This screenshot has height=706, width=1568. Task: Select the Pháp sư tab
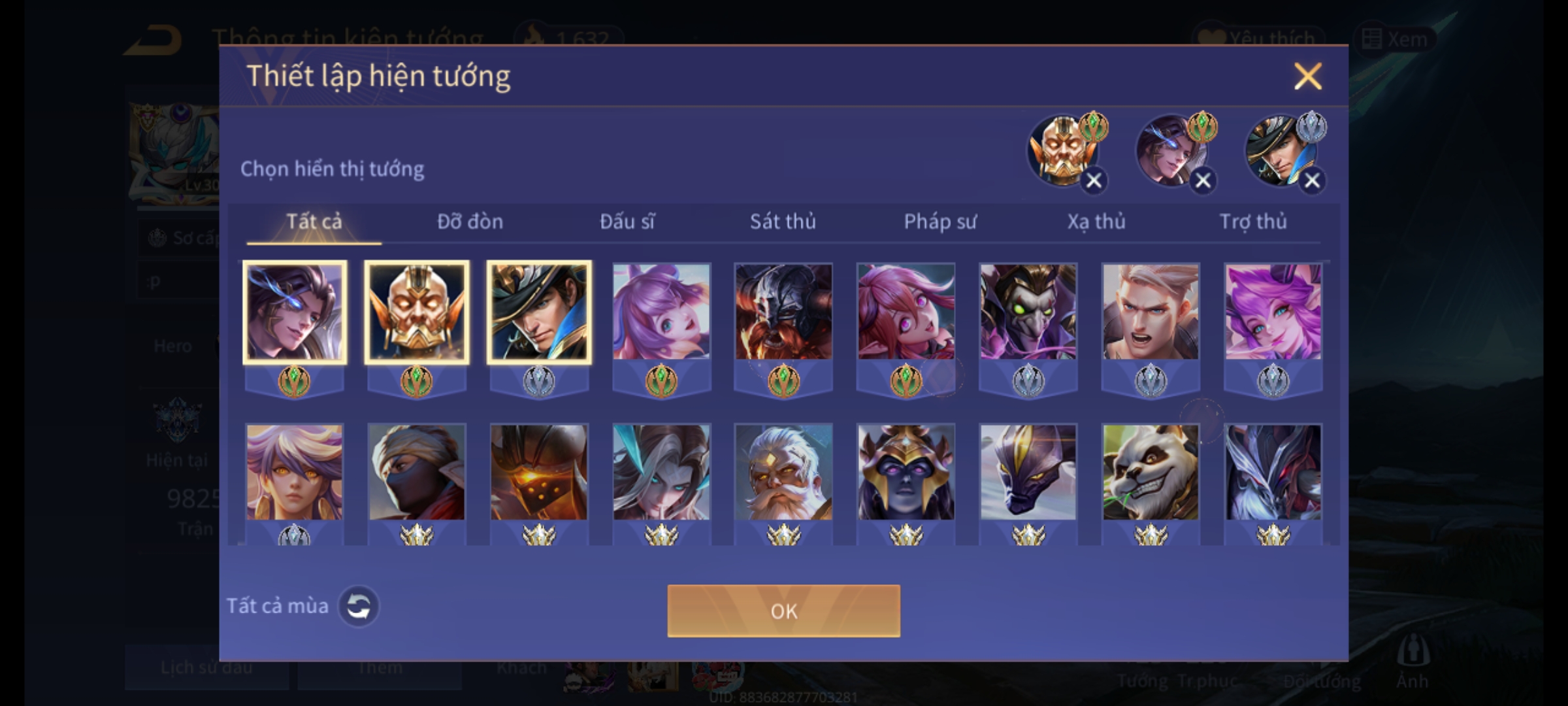939,222
